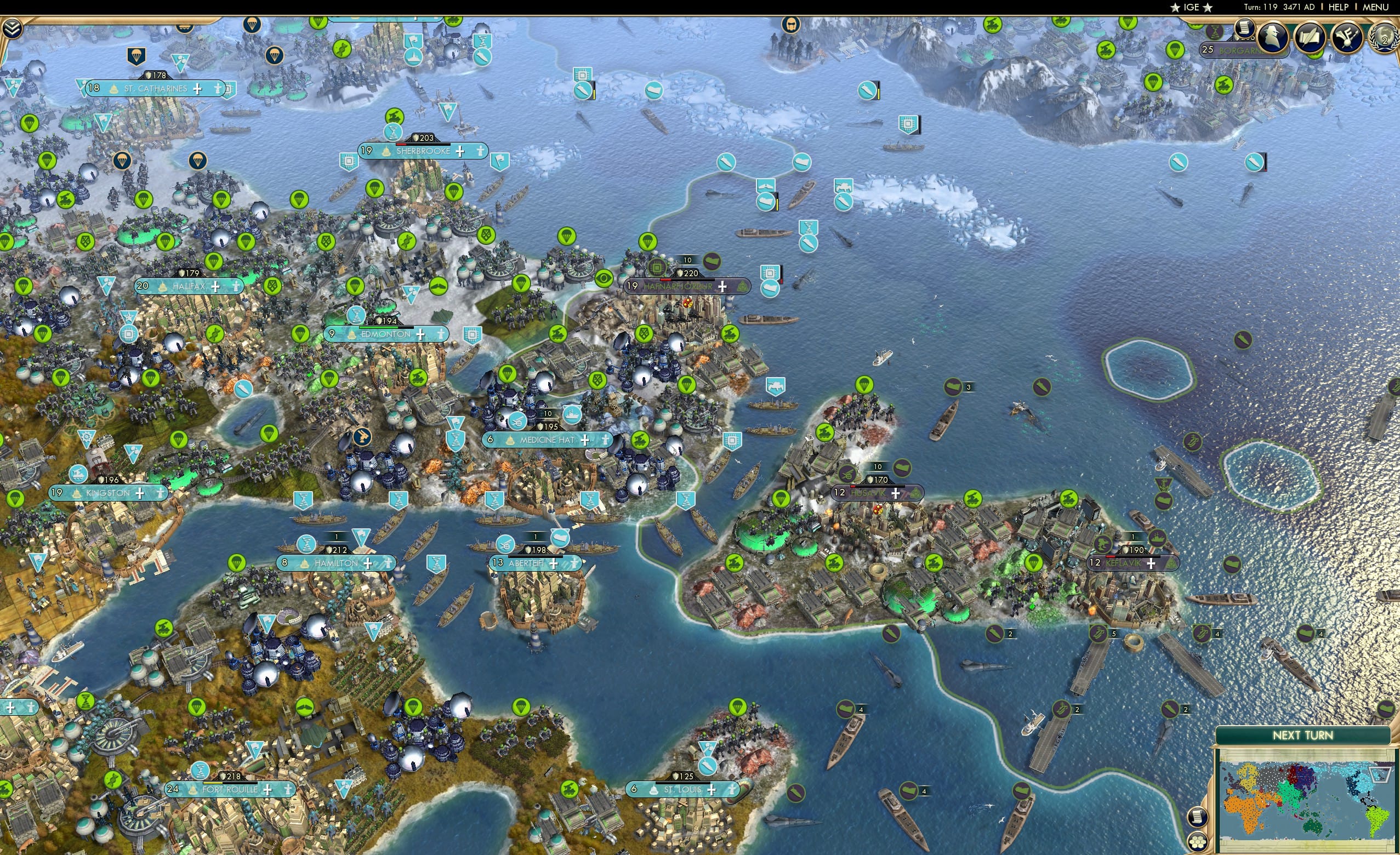Open Social Policies from the top-right icon
The image size is (1400, 855).
click(1346, 37)
